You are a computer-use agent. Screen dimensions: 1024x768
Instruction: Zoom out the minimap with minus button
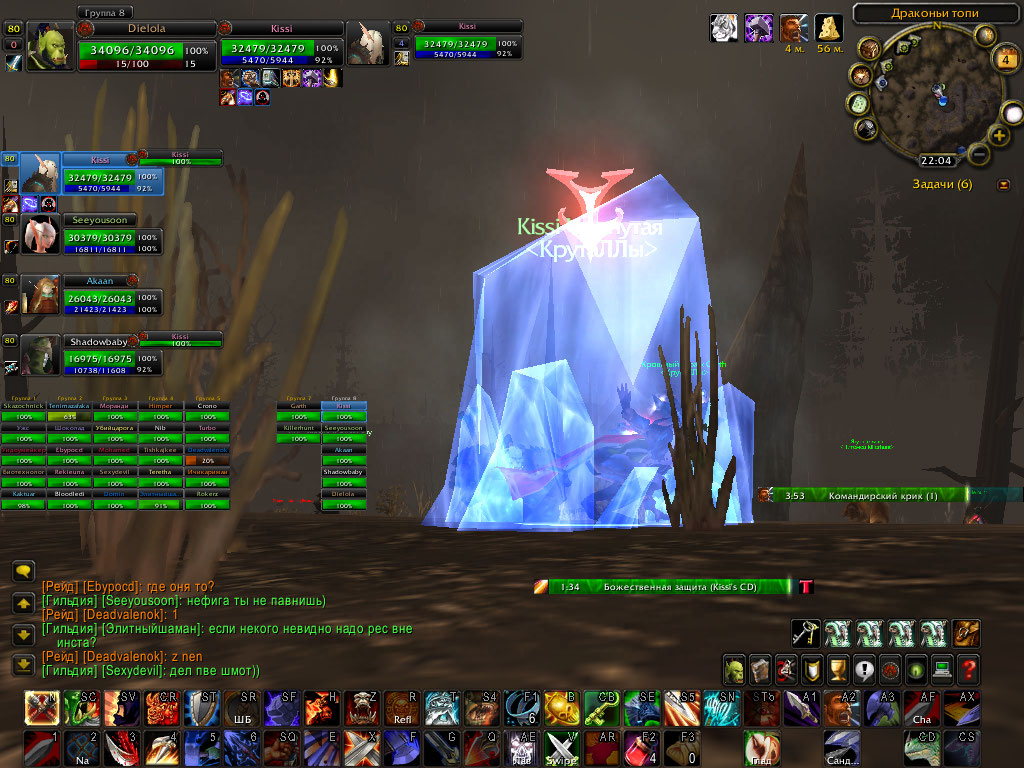tap(979, 154)
